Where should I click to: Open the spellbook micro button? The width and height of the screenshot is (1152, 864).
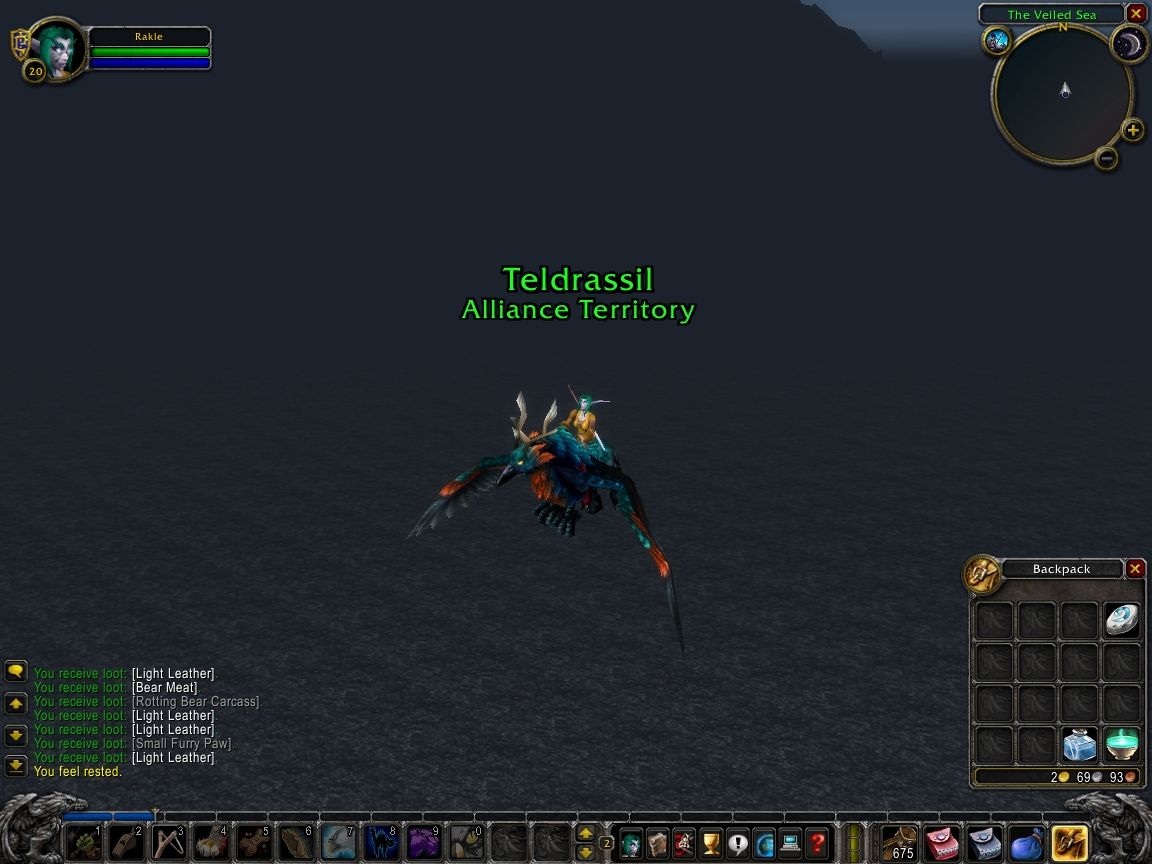click(x=657, y=843)
